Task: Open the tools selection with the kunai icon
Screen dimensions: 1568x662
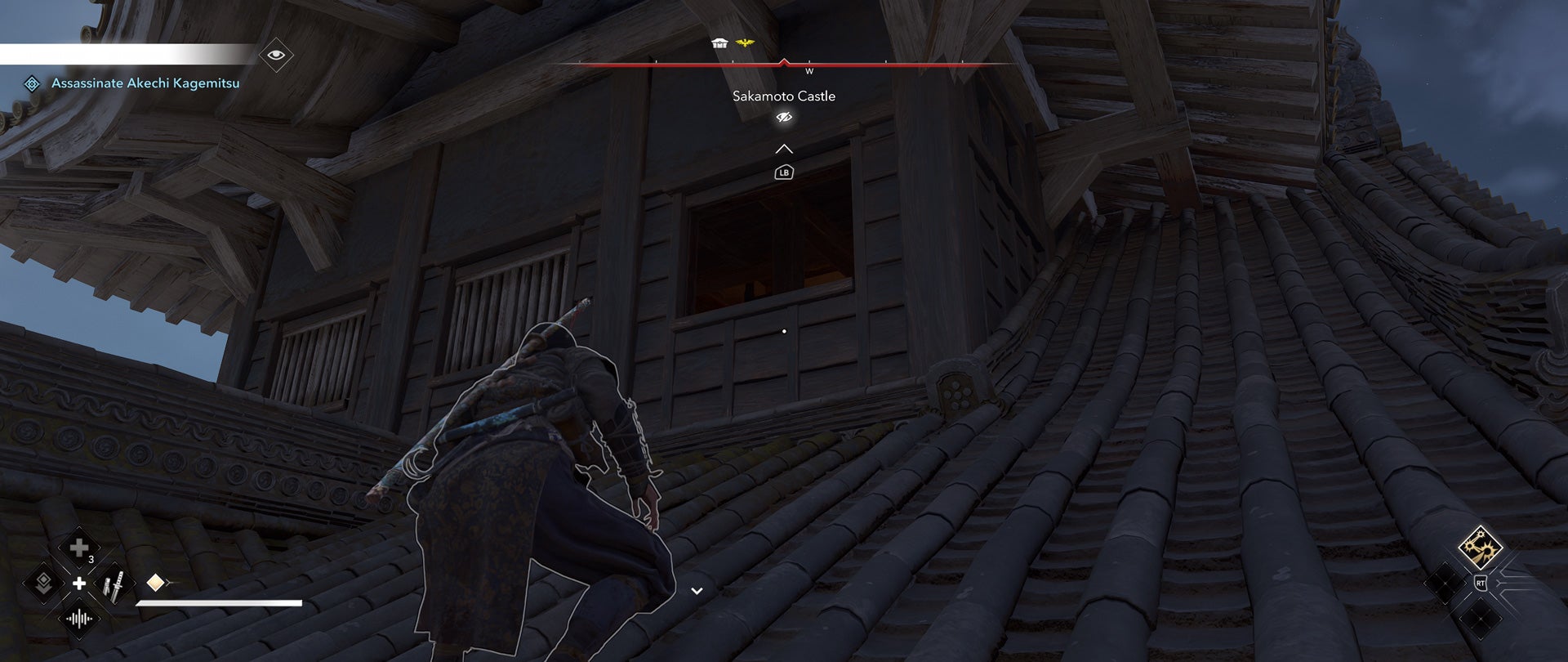Action: click(x=114, y=584)
